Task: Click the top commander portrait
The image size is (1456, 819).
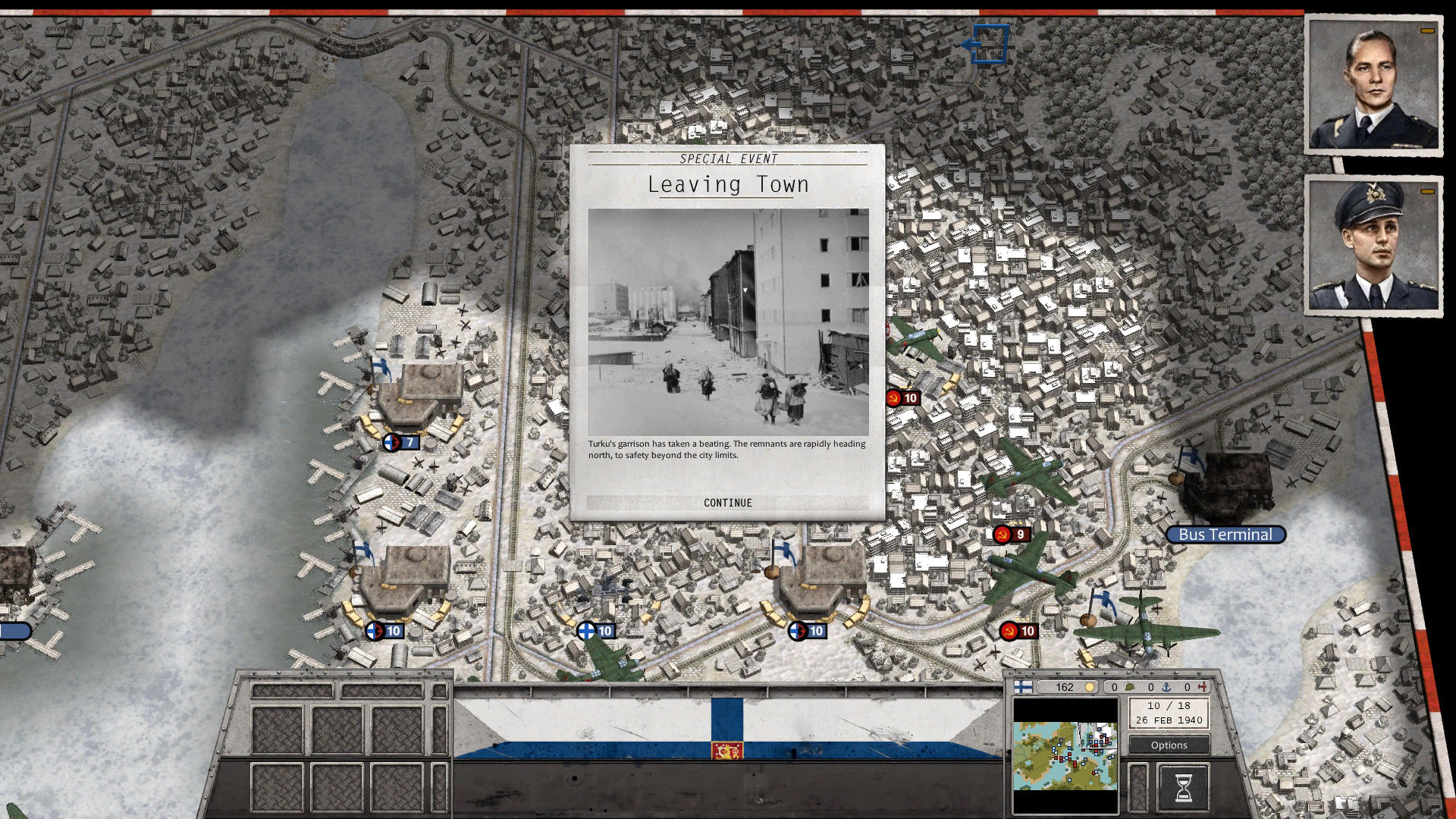Action: 1374,82
